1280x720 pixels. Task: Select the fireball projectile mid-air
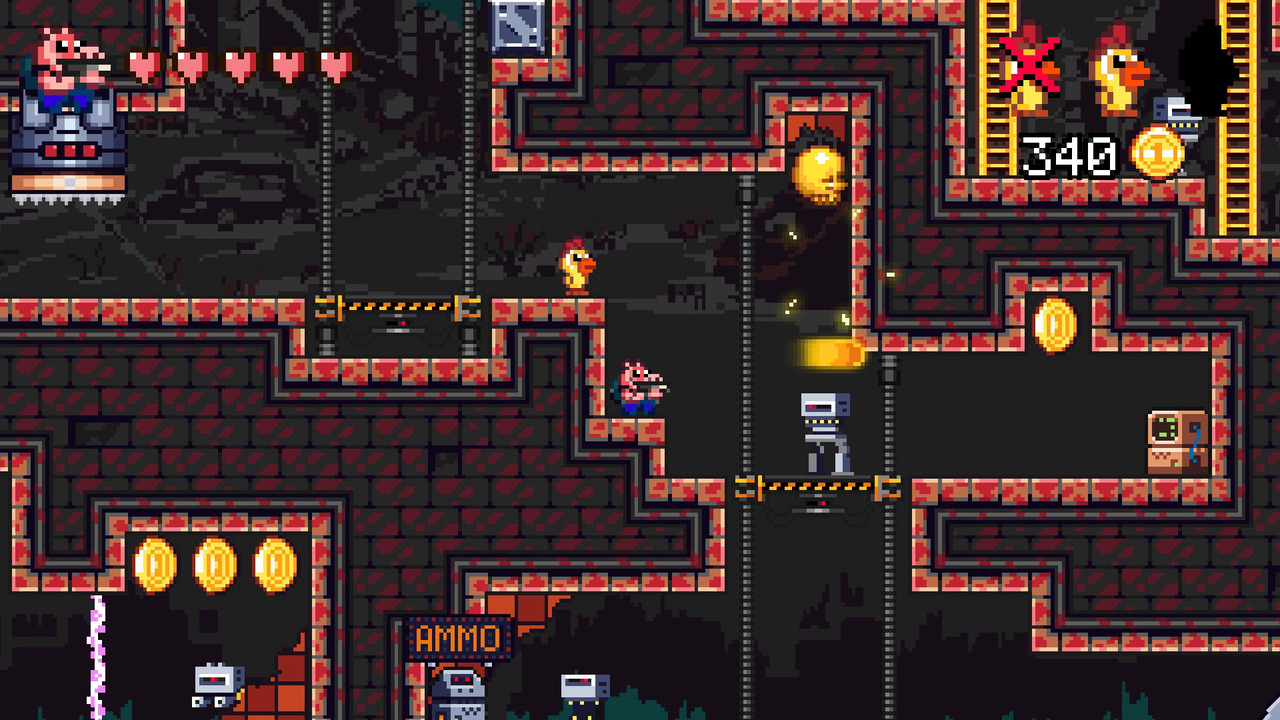(828, 350)
